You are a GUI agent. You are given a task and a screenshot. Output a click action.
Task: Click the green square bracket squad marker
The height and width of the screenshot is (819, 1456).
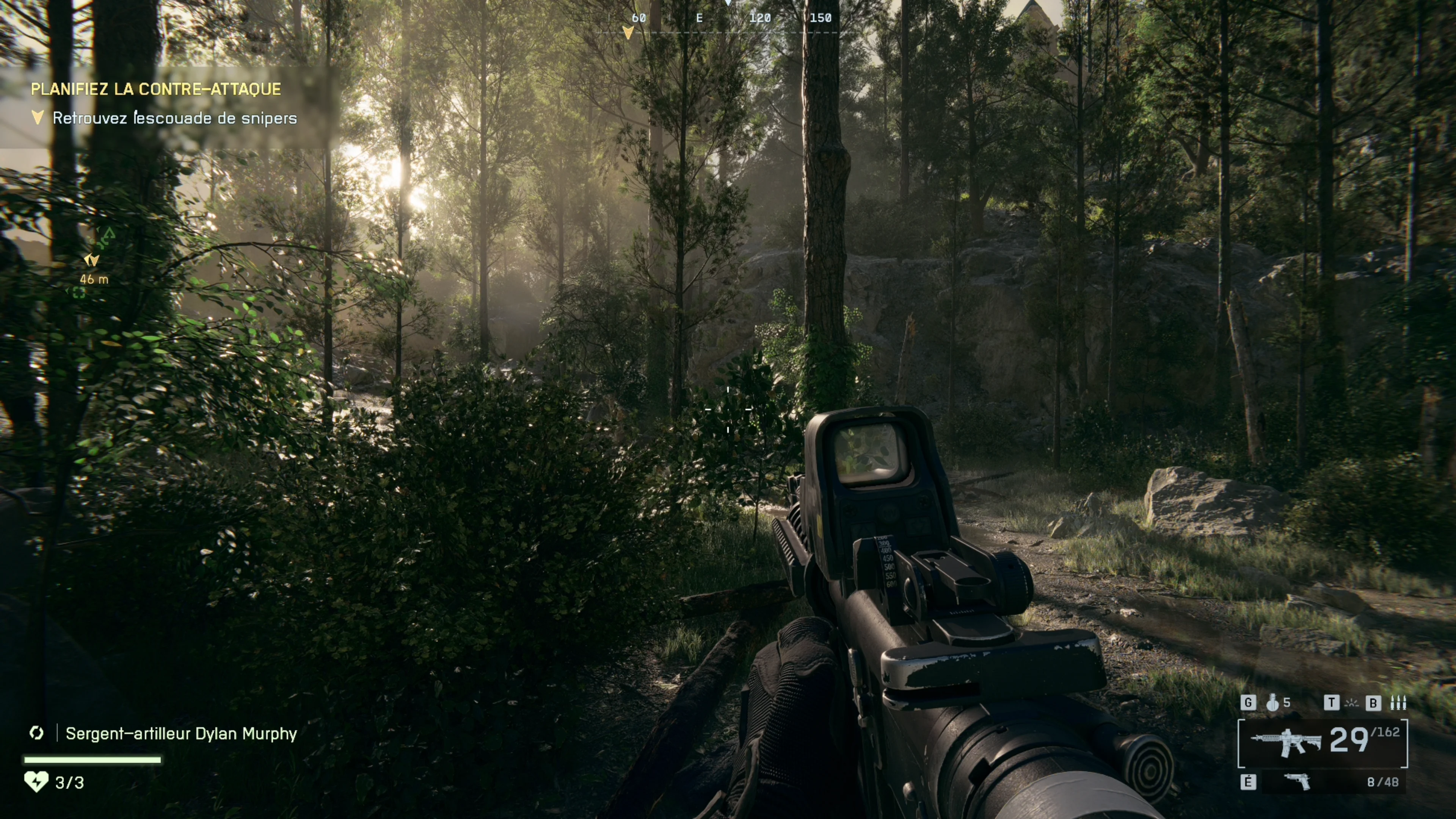point(78,292)
